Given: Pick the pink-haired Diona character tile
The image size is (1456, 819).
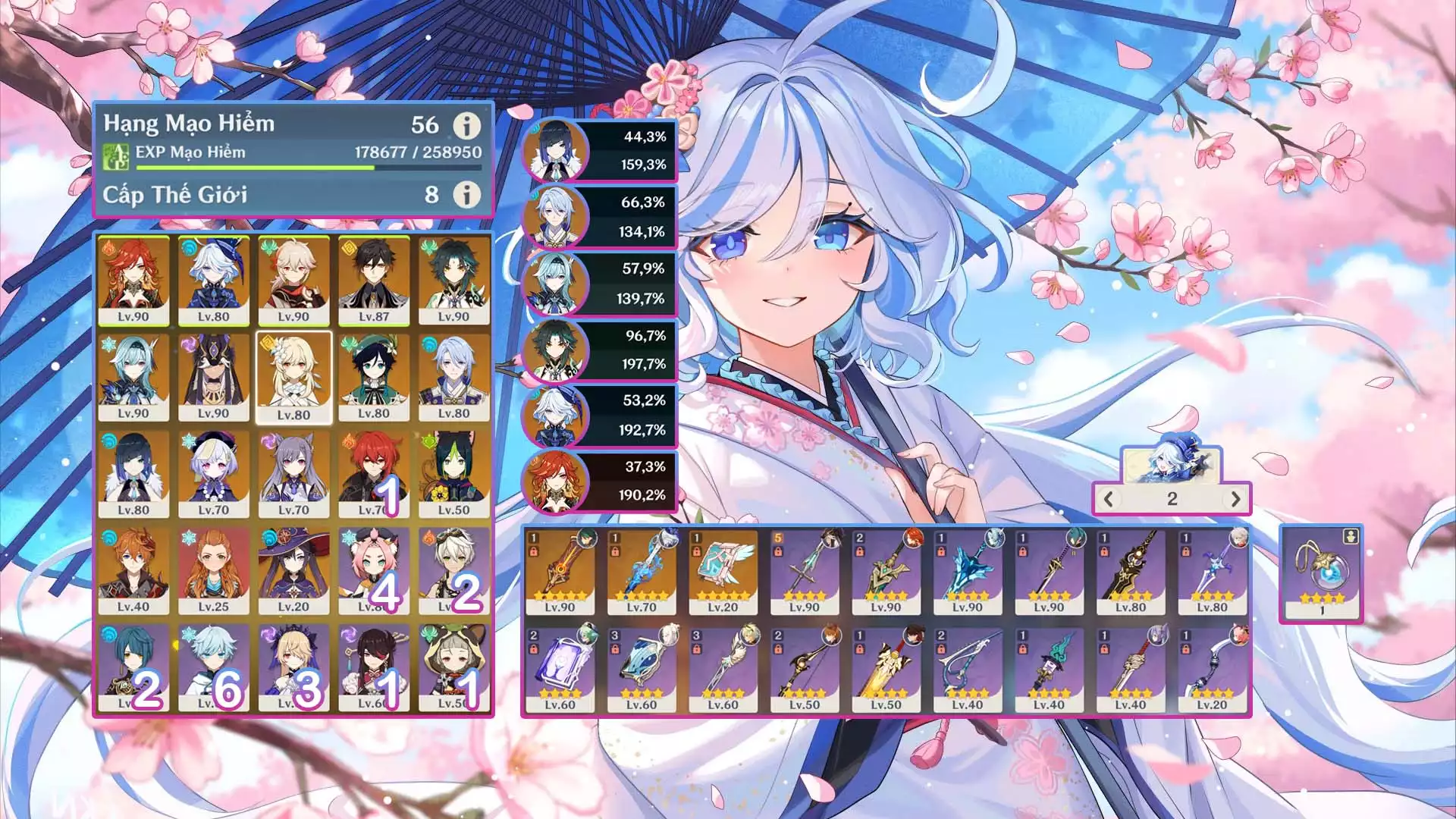Looking at the screenshot, I should point(374,571).
